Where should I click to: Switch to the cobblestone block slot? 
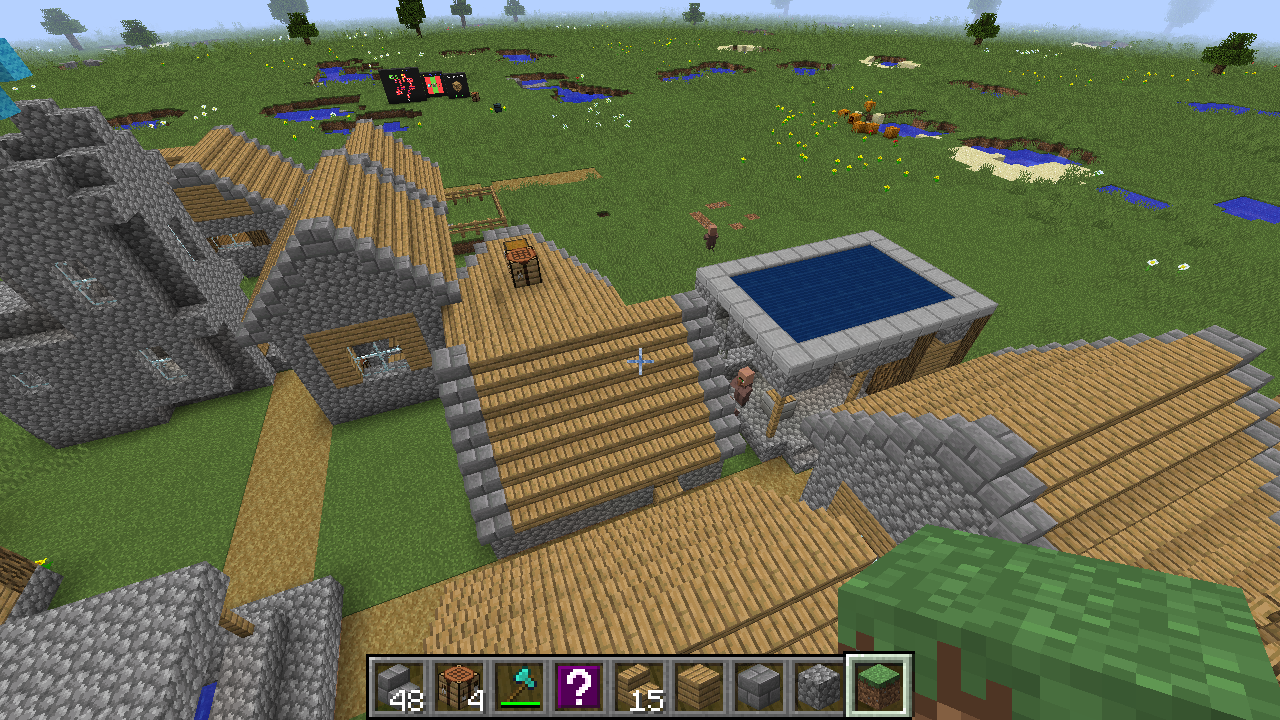click(819, 687)
